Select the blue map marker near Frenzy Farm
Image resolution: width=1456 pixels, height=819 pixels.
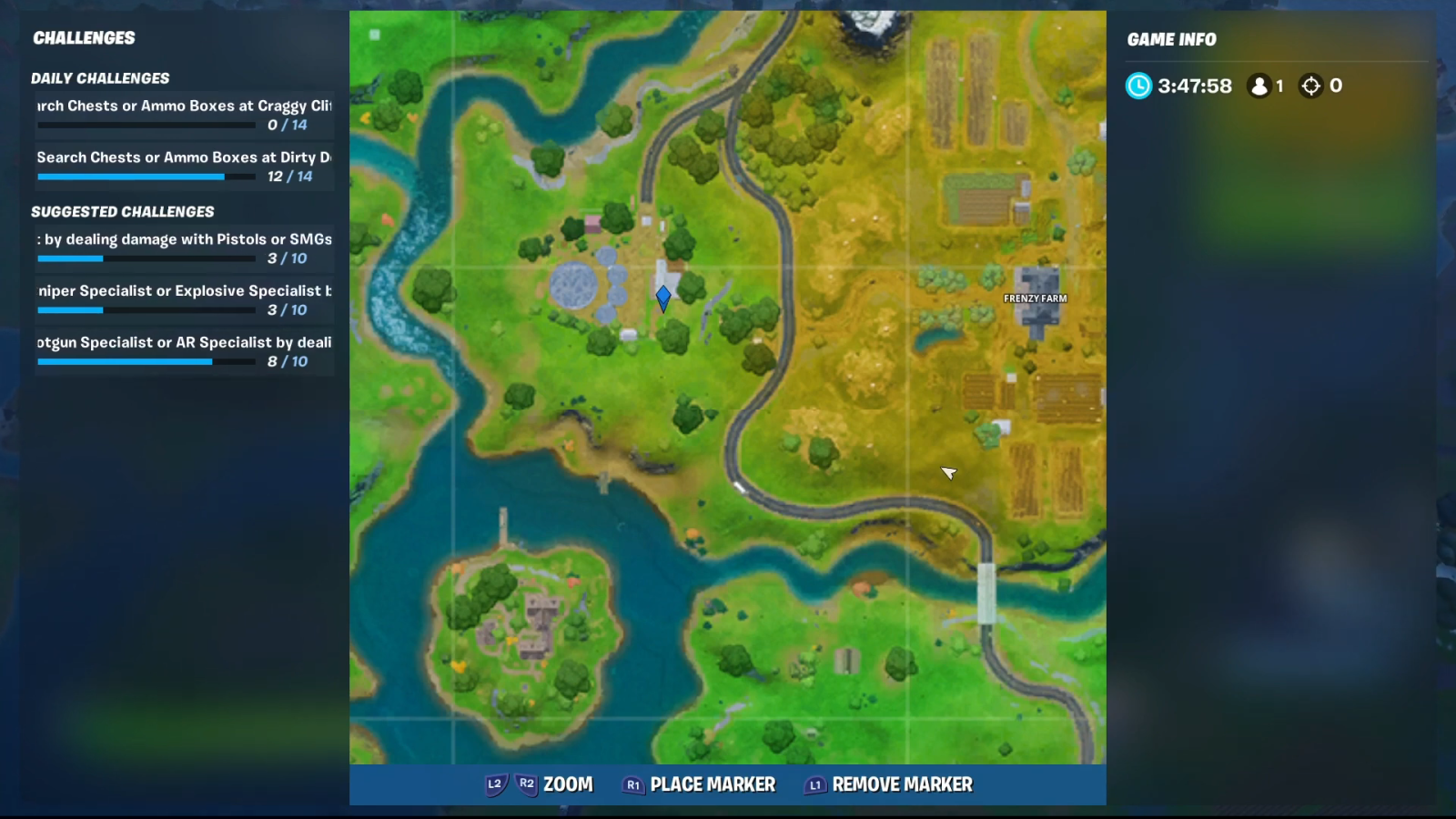coord(663,298)
